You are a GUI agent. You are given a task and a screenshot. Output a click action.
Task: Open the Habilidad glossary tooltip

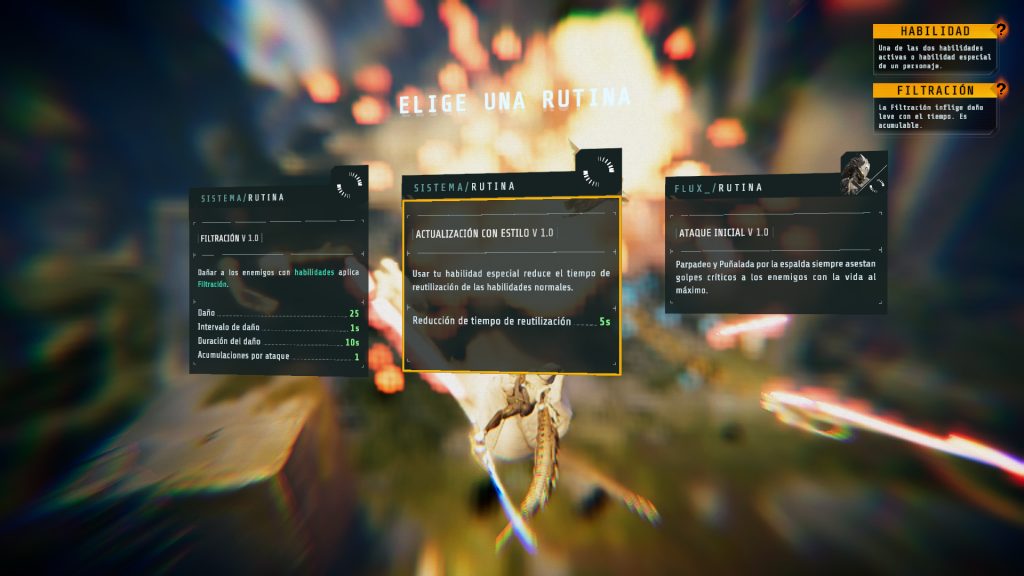(x=935, y=31)
